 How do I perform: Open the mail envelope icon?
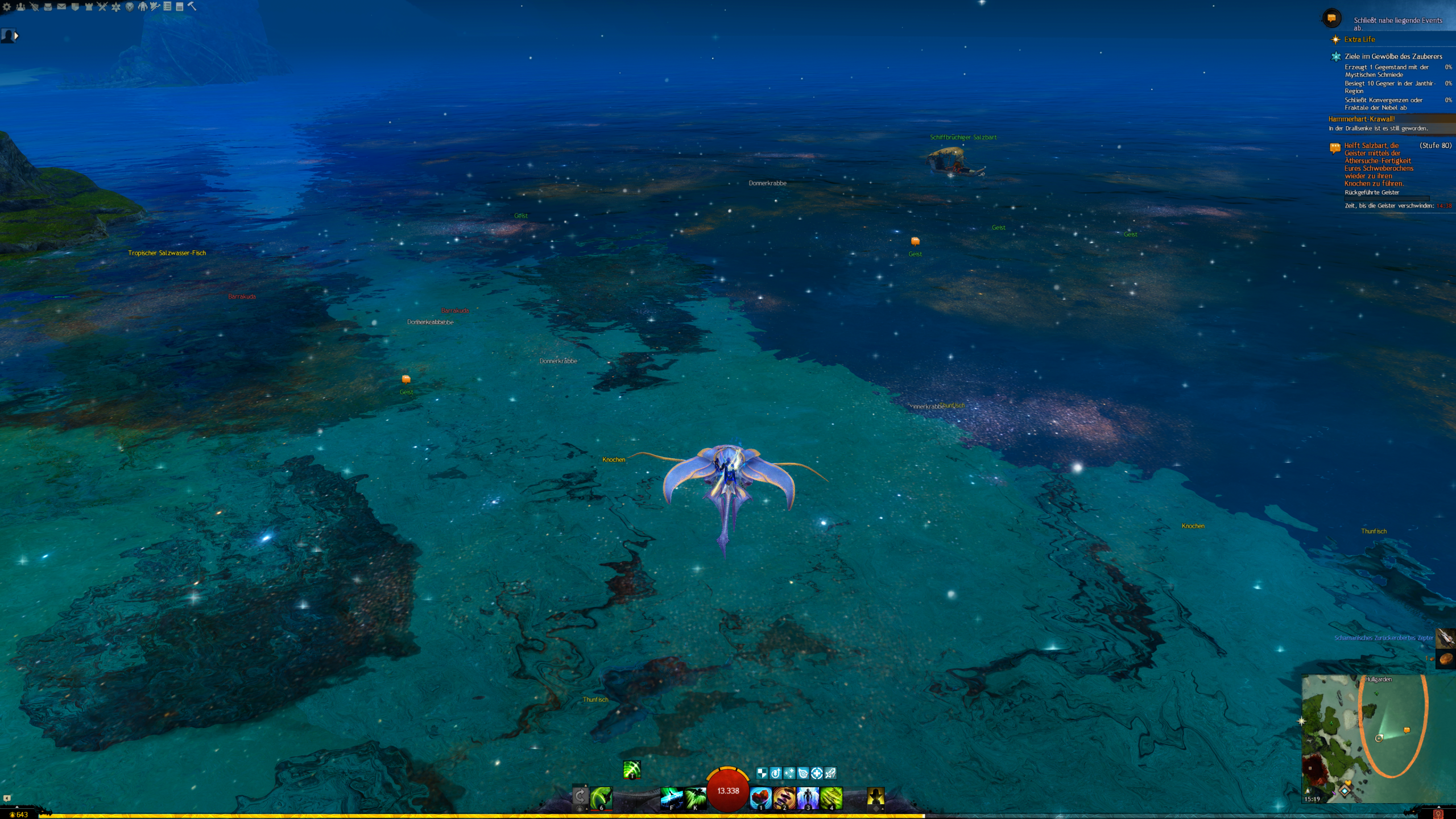click(61, 7)
